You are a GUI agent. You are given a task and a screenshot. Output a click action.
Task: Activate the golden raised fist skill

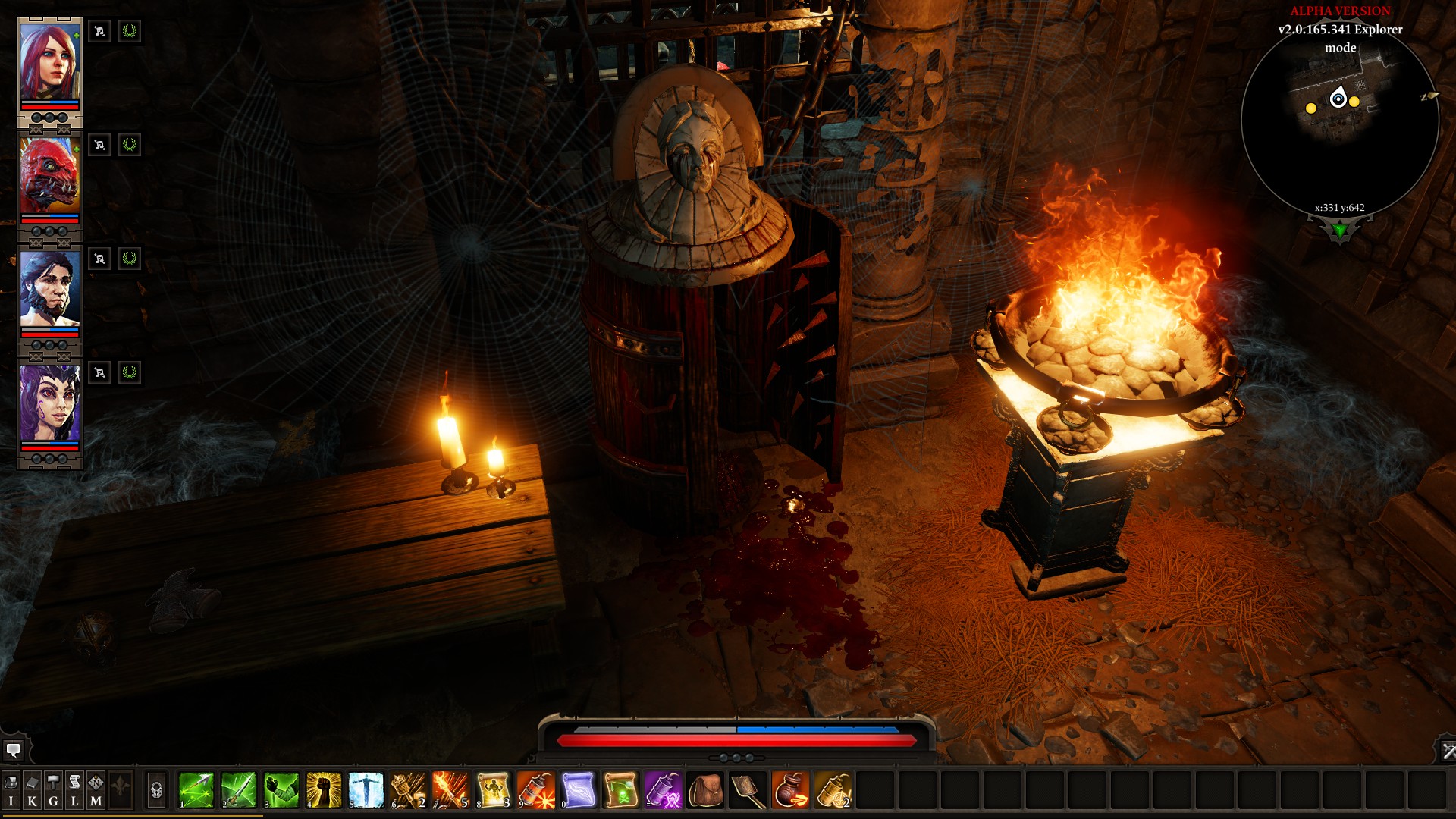[324, 790]
